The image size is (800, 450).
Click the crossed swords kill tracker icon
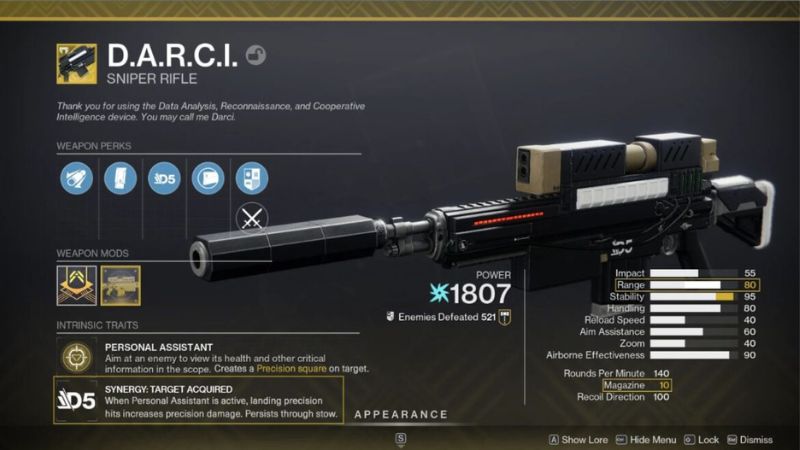click(x=251, y=219)
